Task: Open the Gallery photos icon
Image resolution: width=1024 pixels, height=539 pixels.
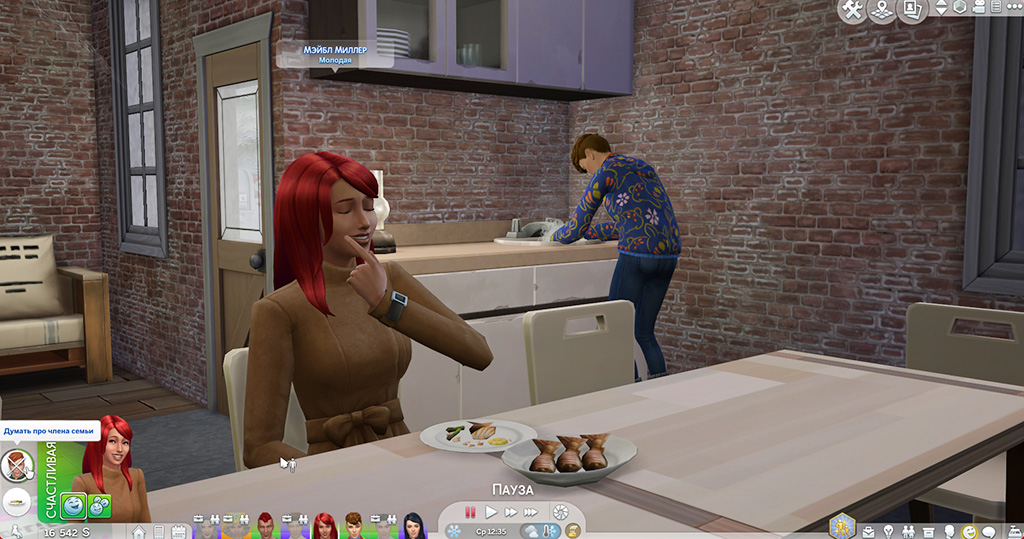Action: (x=912, y=10)
